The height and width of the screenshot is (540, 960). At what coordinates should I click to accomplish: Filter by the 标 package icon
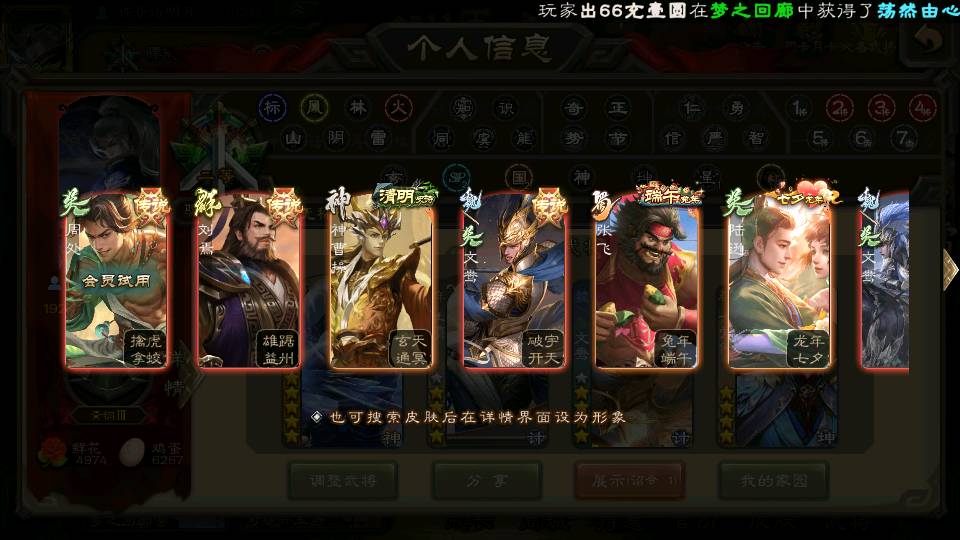pyautogui.click(x=272, y=108)
